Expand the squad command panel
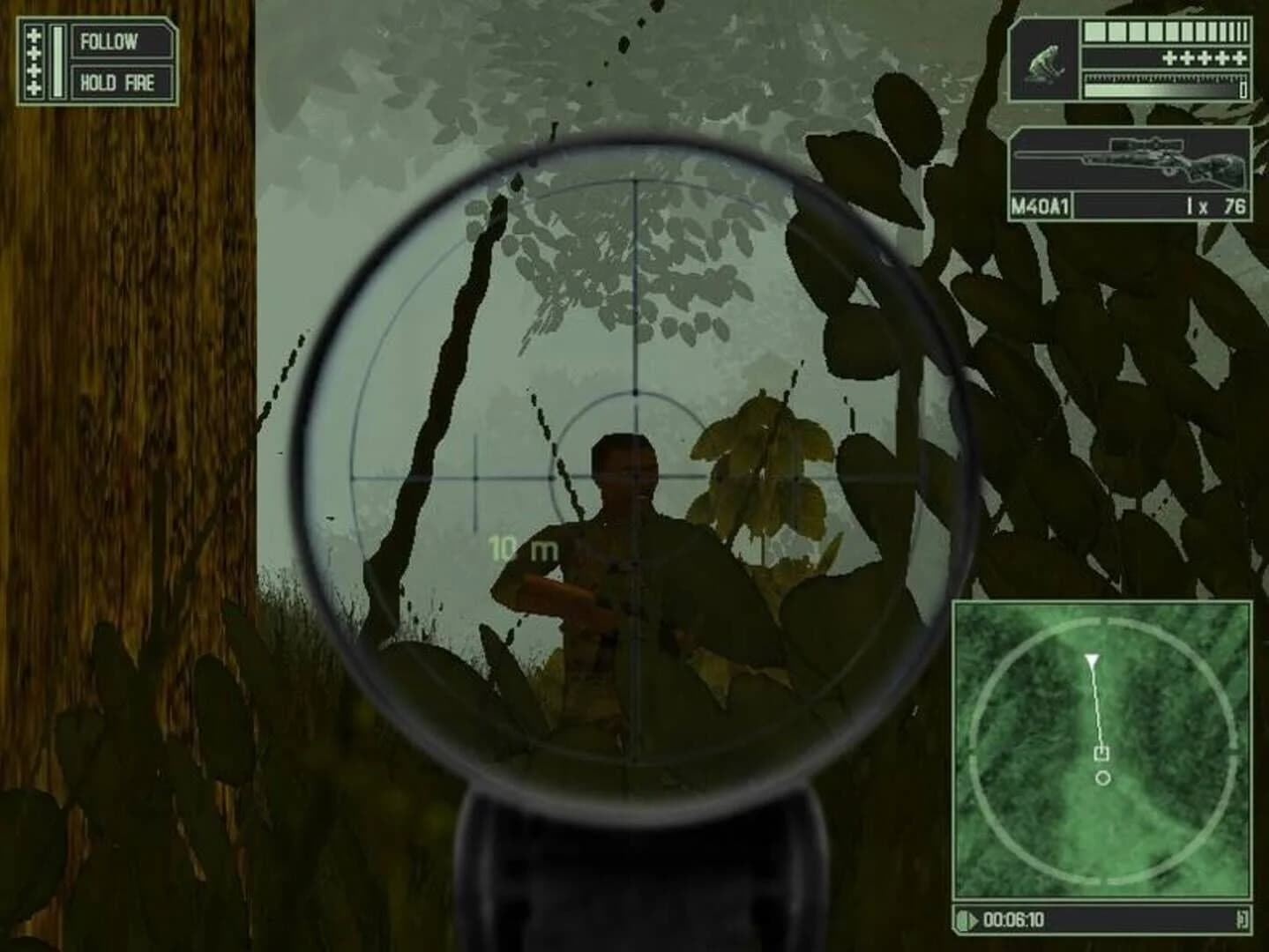The height and width of the screenshot is (952, 1269). pos(97,62)
